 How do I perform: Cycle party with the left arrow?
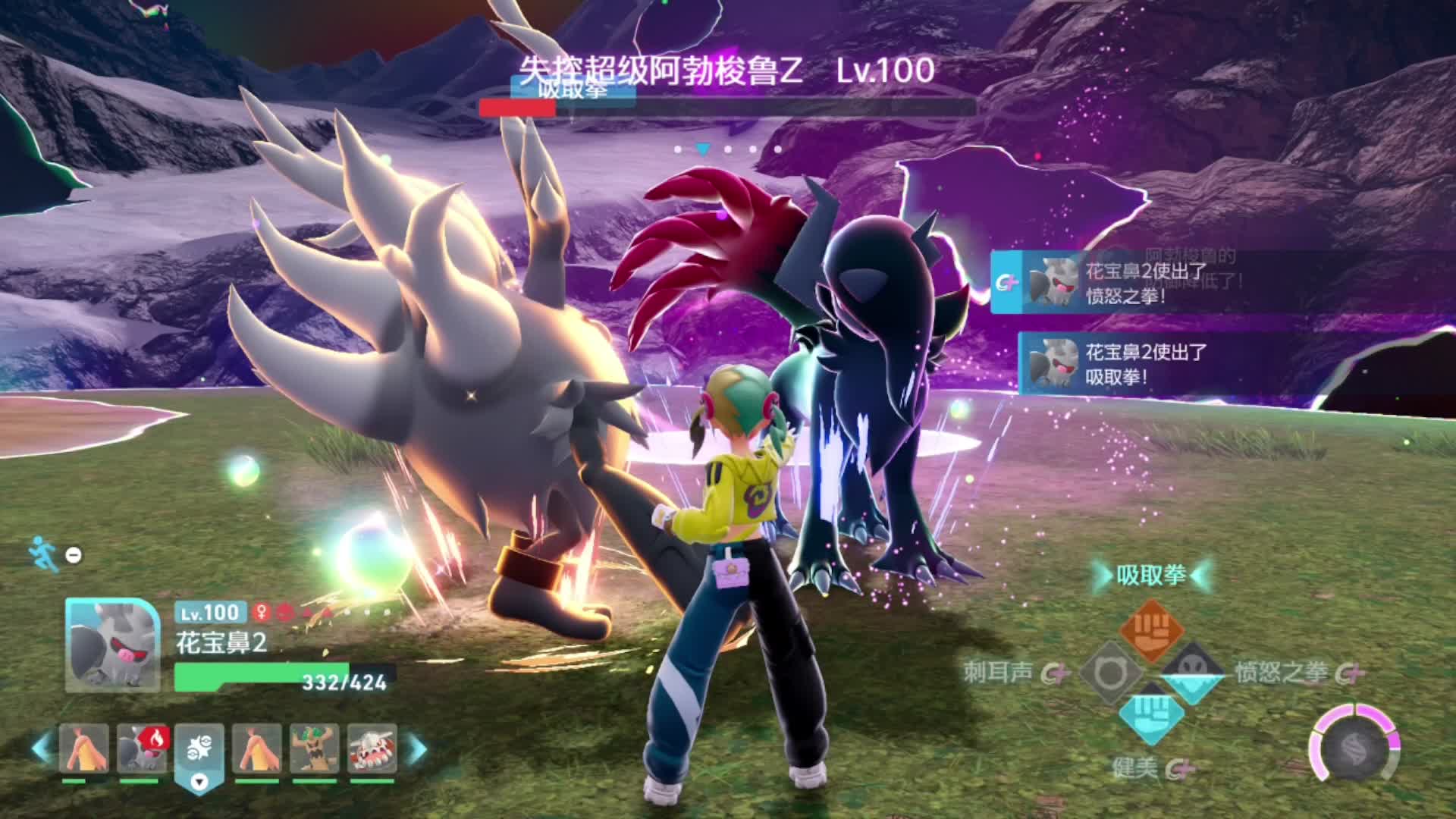[x=42, y=748]
